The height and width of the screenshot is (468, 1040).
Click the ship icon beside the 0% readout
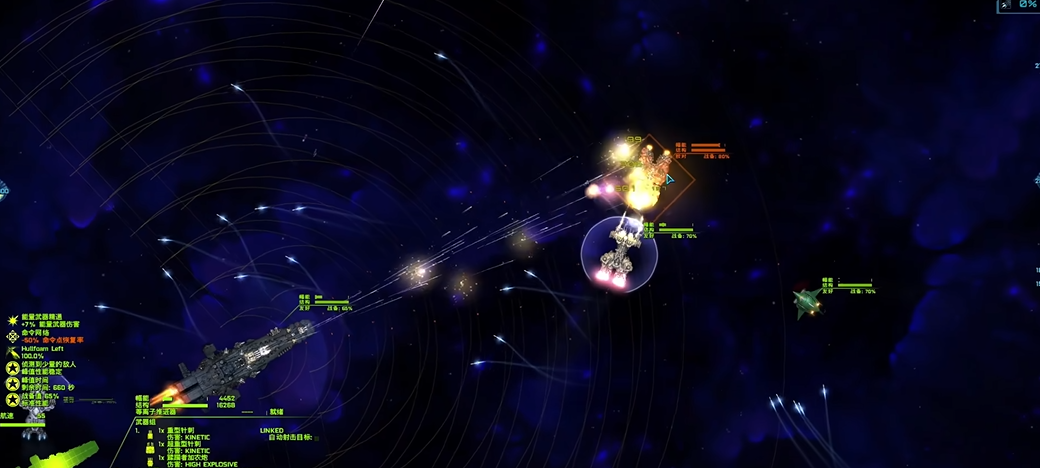pyautogui.click(x=1004, y=5)
